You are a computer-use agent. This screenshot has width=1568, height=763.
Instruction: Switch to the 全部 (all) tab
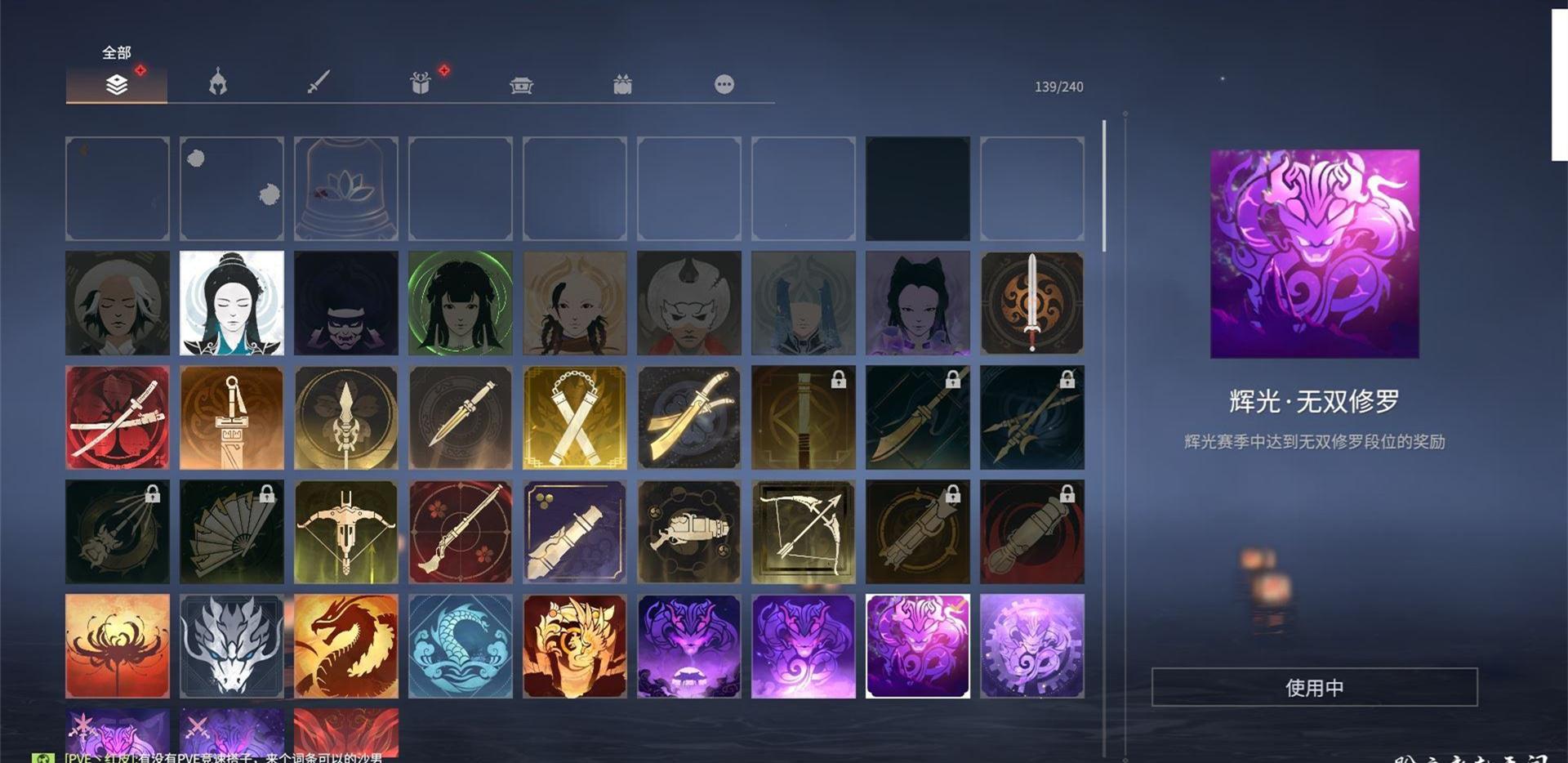tap(117, 83)
